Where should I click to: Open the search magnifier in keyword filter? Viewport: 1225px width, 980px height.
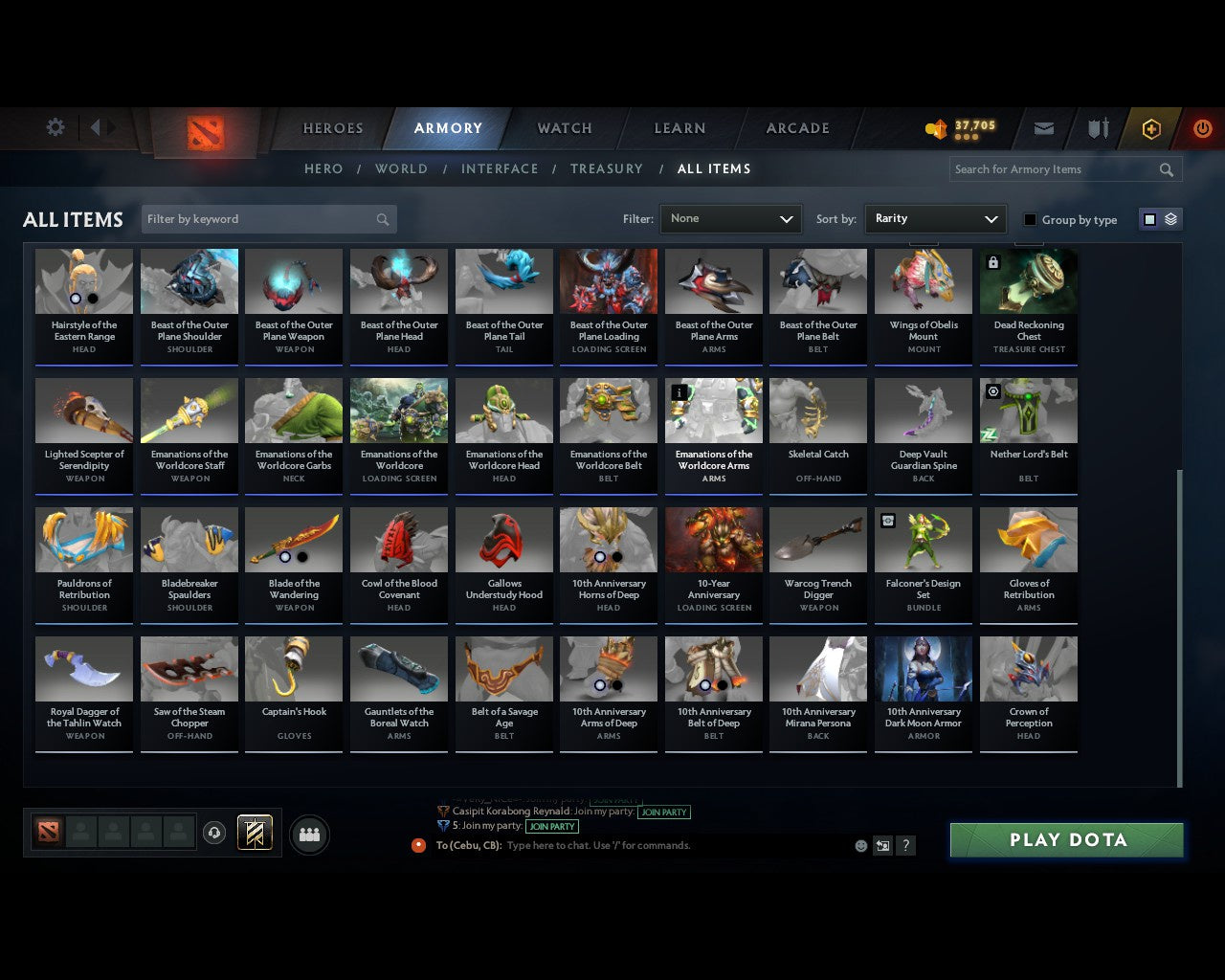coord(383,219)
